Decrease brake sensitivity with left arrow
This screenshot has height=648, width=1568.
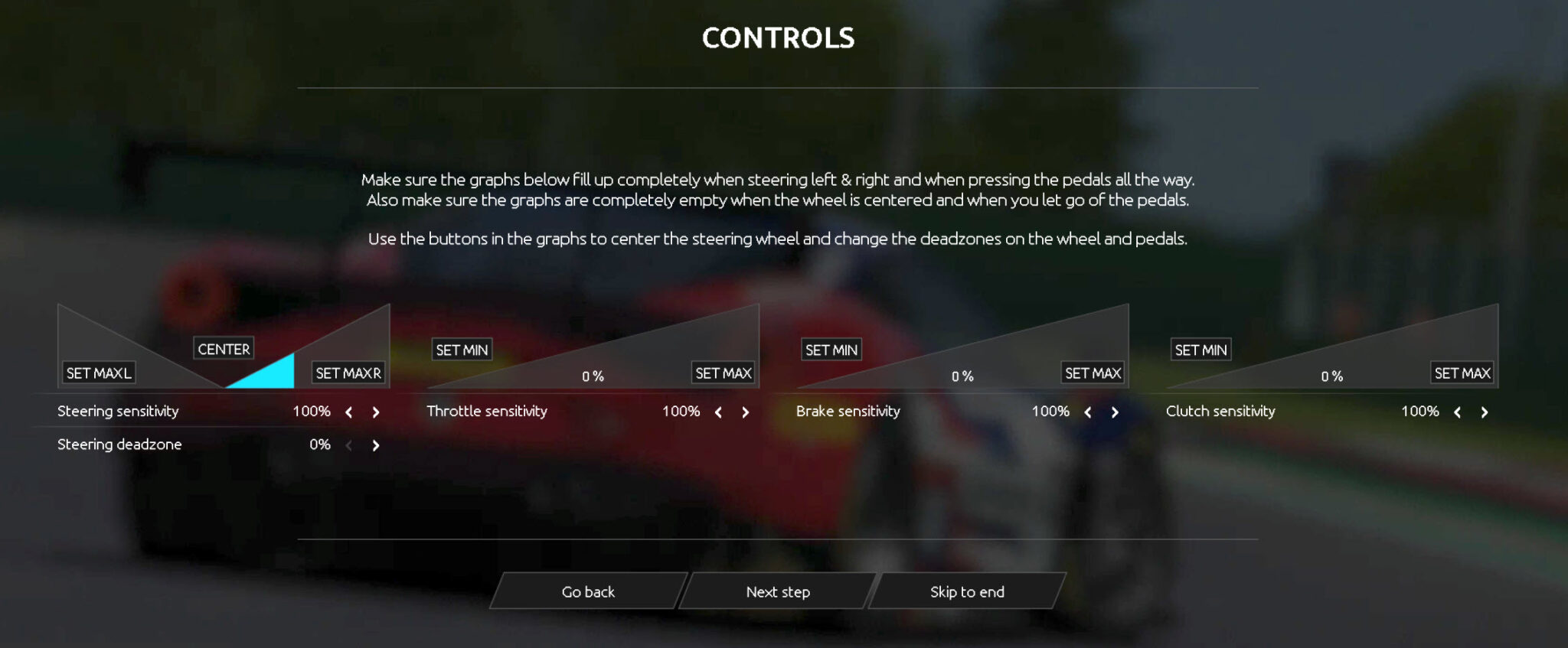click(1088, 412)
